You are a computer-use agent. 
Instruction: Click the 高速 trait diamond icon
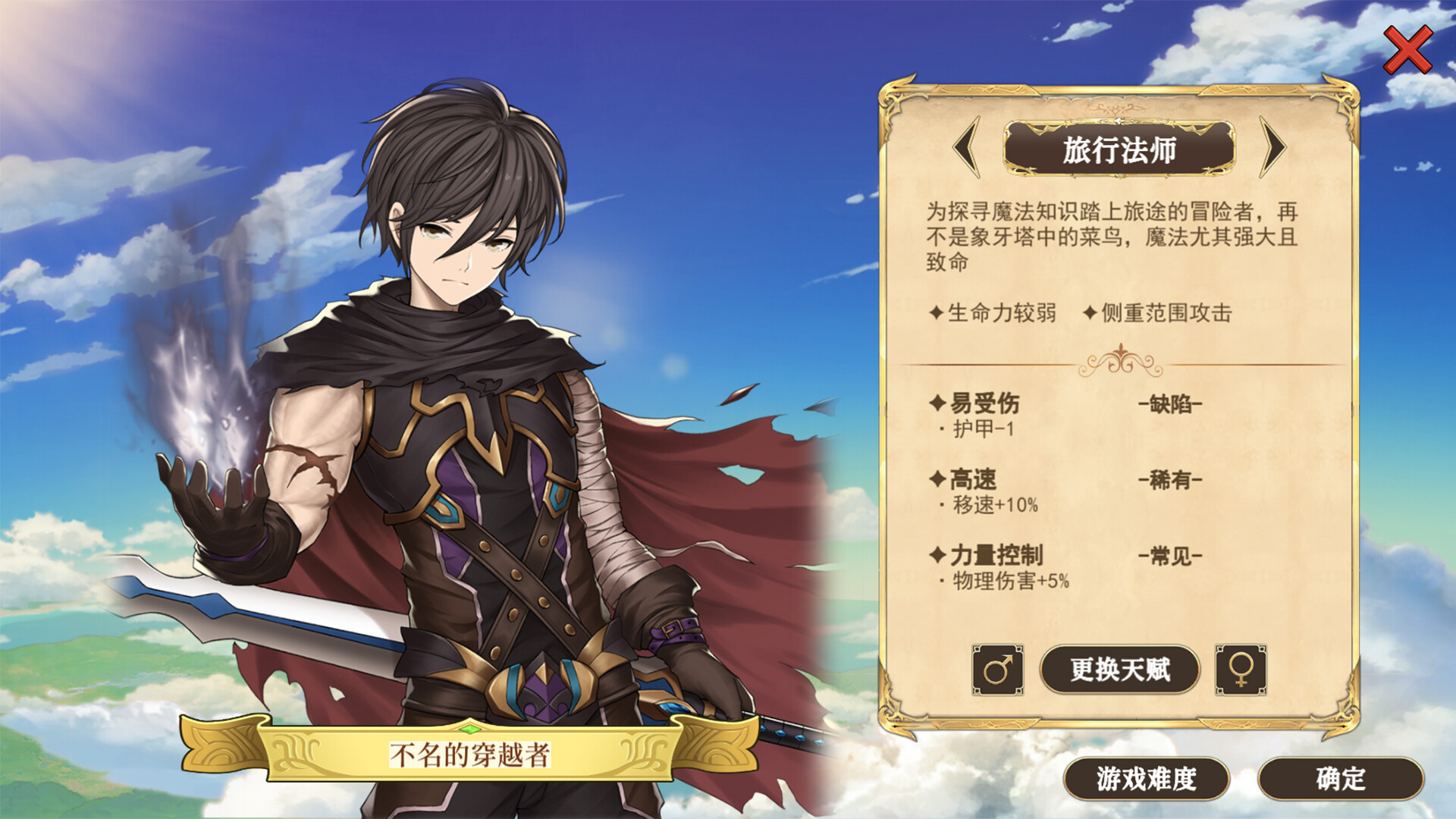point(938,481)
